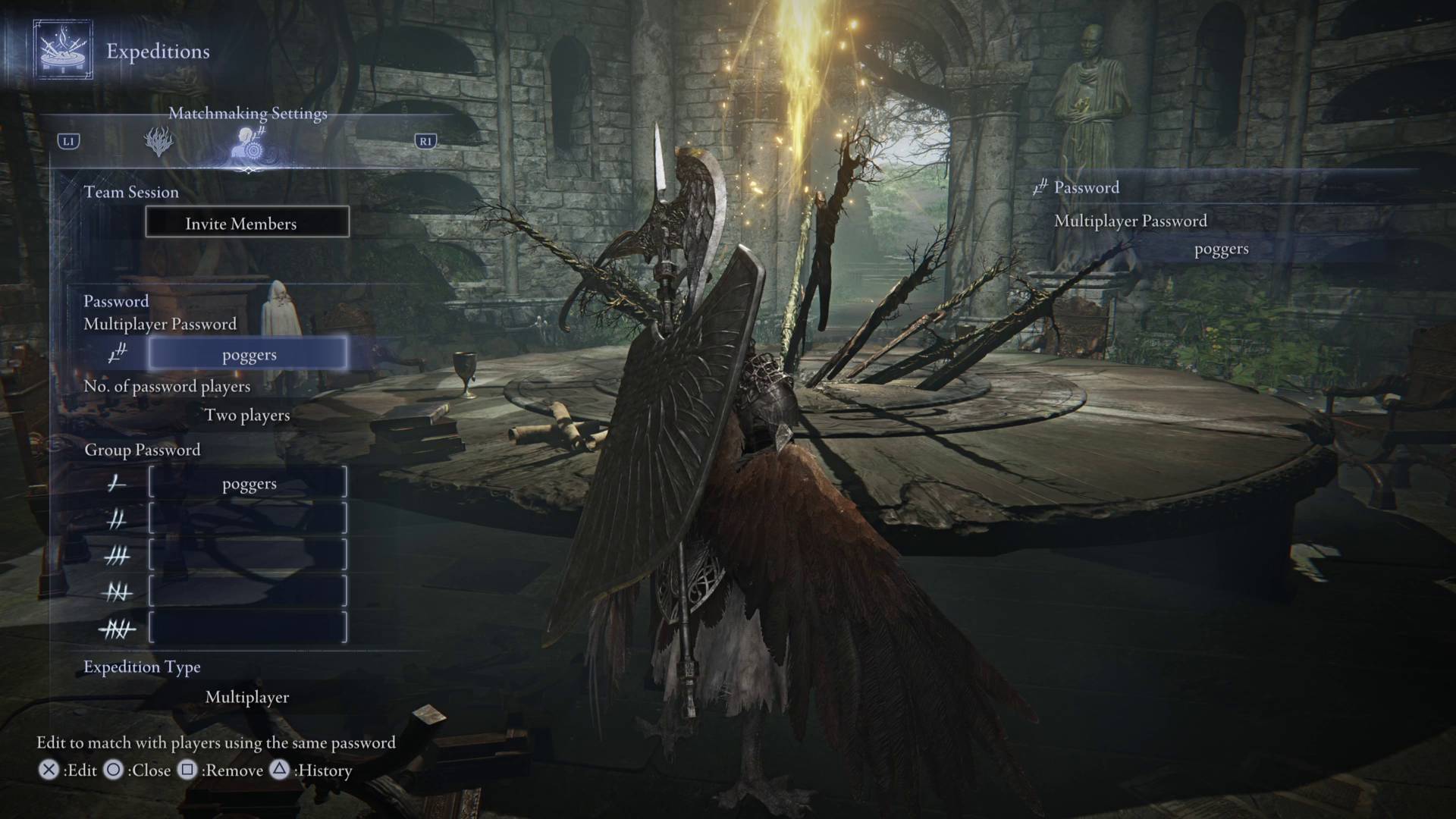Viewport: 1456px width, 819px height.
Task: Select the Matchmaking Settings tab icon
Action: tap(249, 143)
